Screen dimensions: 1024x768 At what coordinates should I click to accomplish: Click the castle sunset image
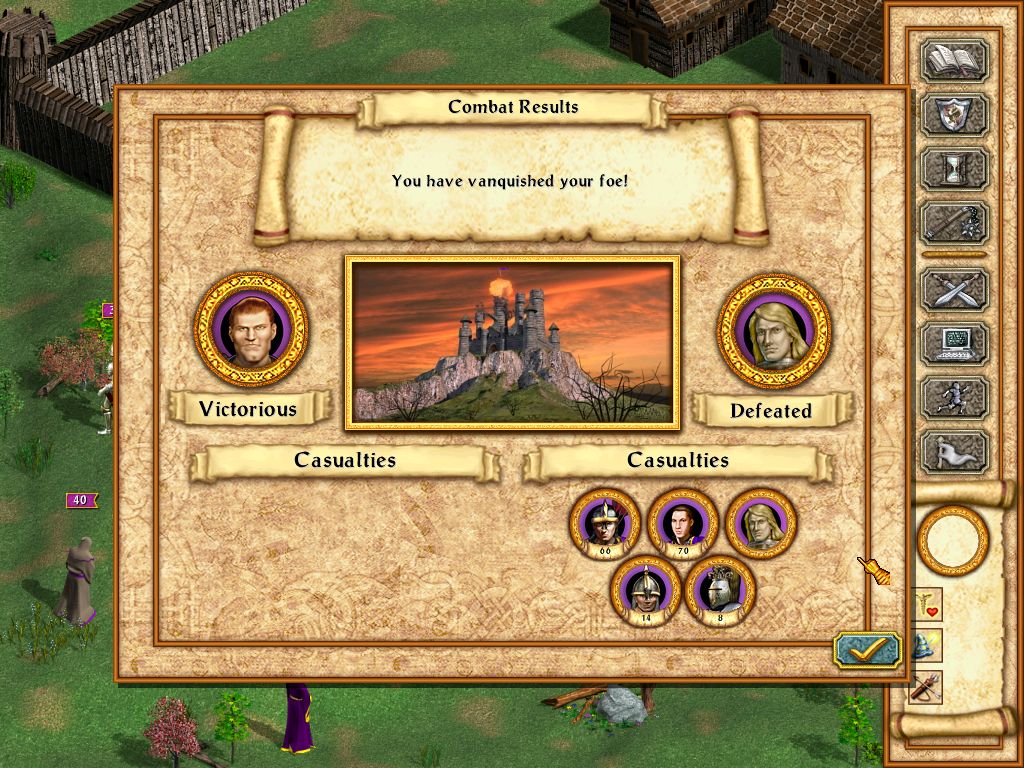[512, 343]
